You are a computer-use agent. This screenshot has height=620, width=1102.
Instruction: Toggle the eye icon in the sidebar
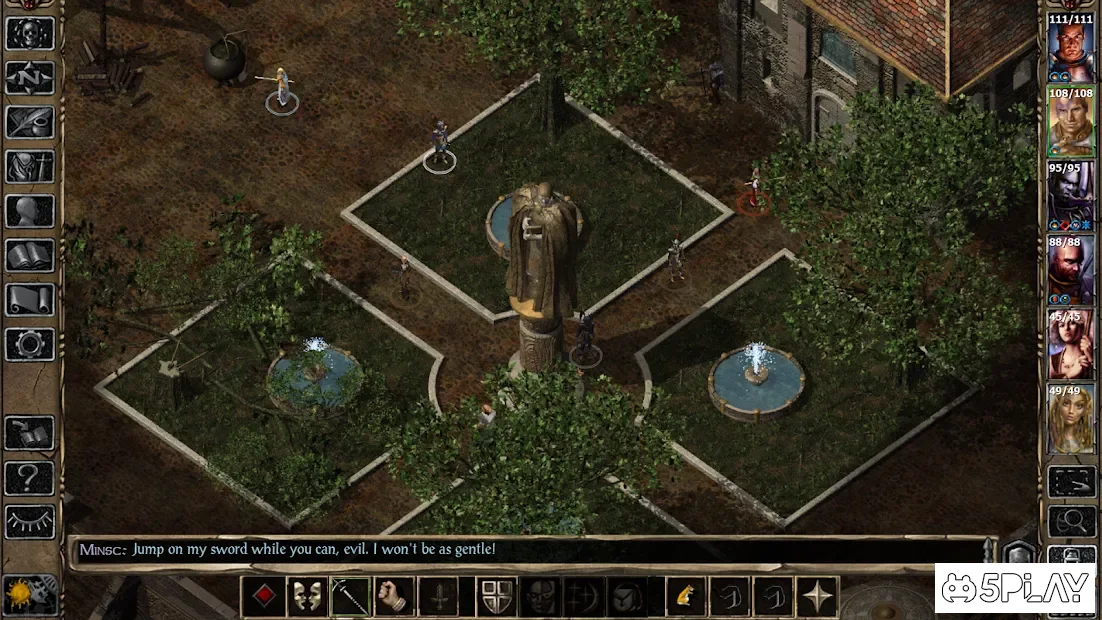tap(30, 521)
